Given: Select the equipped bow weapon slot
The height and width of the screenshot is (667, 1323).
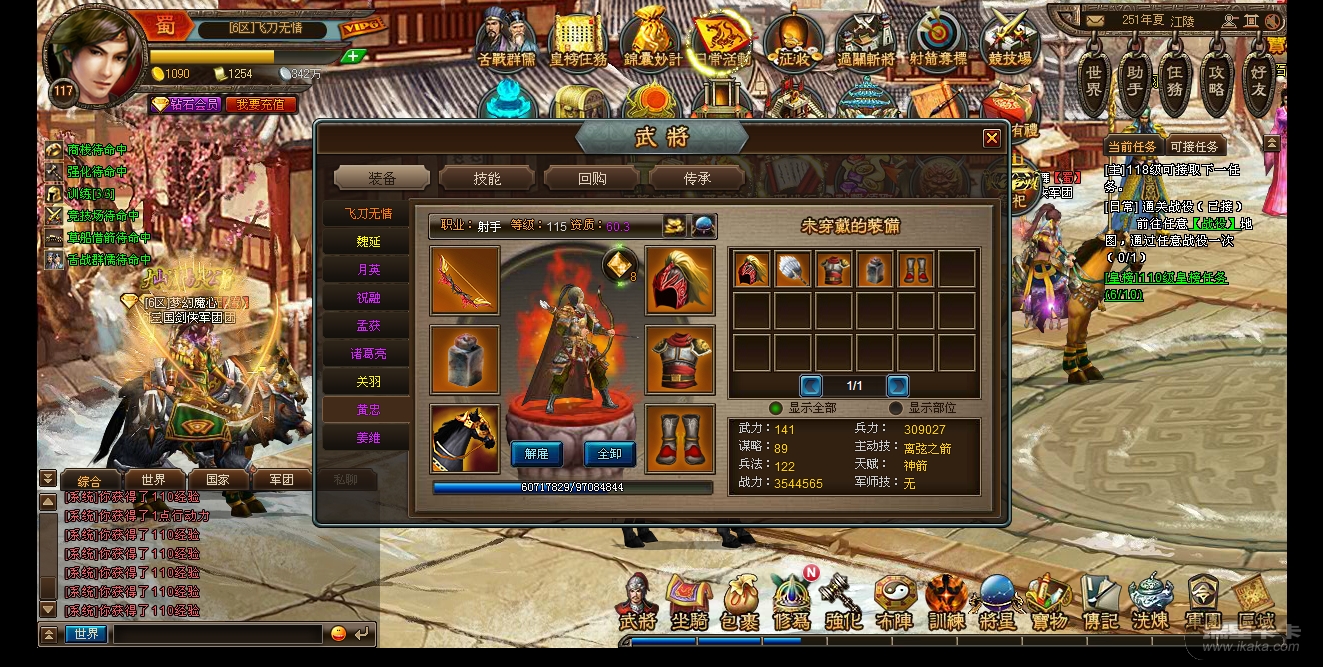Looking at the screenshot, I should pos(465,281).
